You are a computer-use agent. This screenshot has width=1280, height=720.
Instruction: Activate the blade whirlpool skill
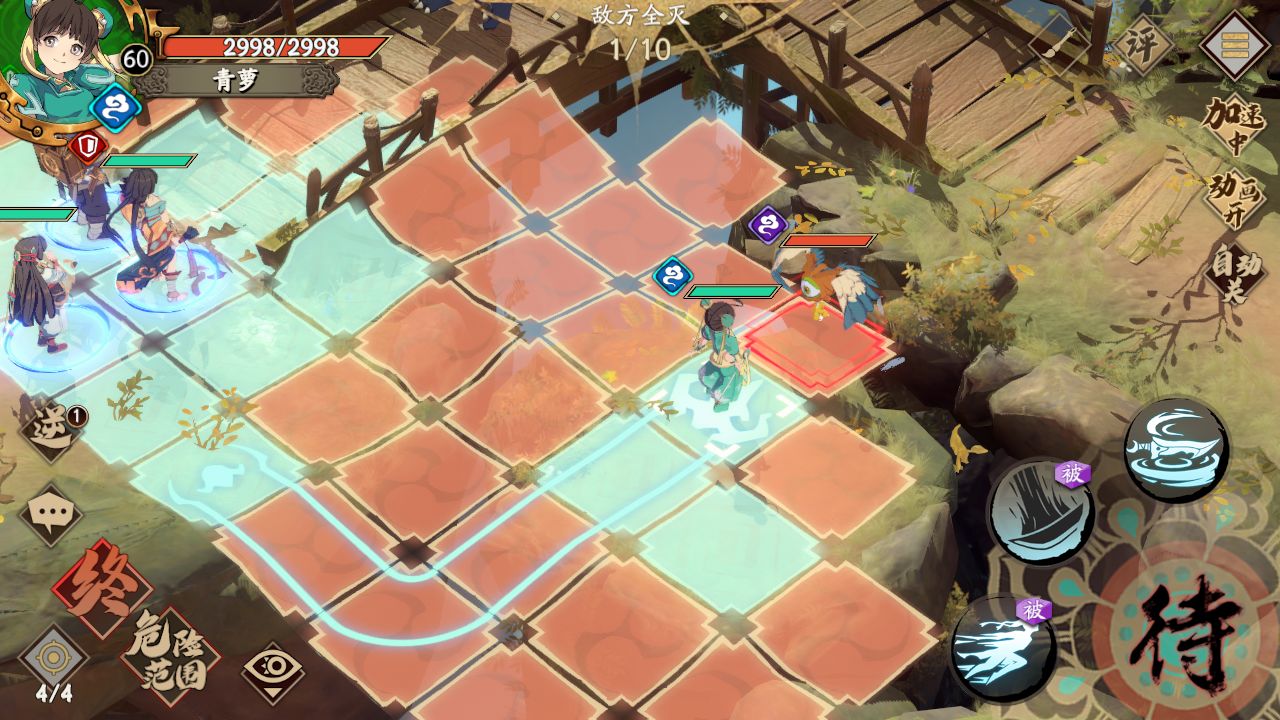[x=1176, y=450]
